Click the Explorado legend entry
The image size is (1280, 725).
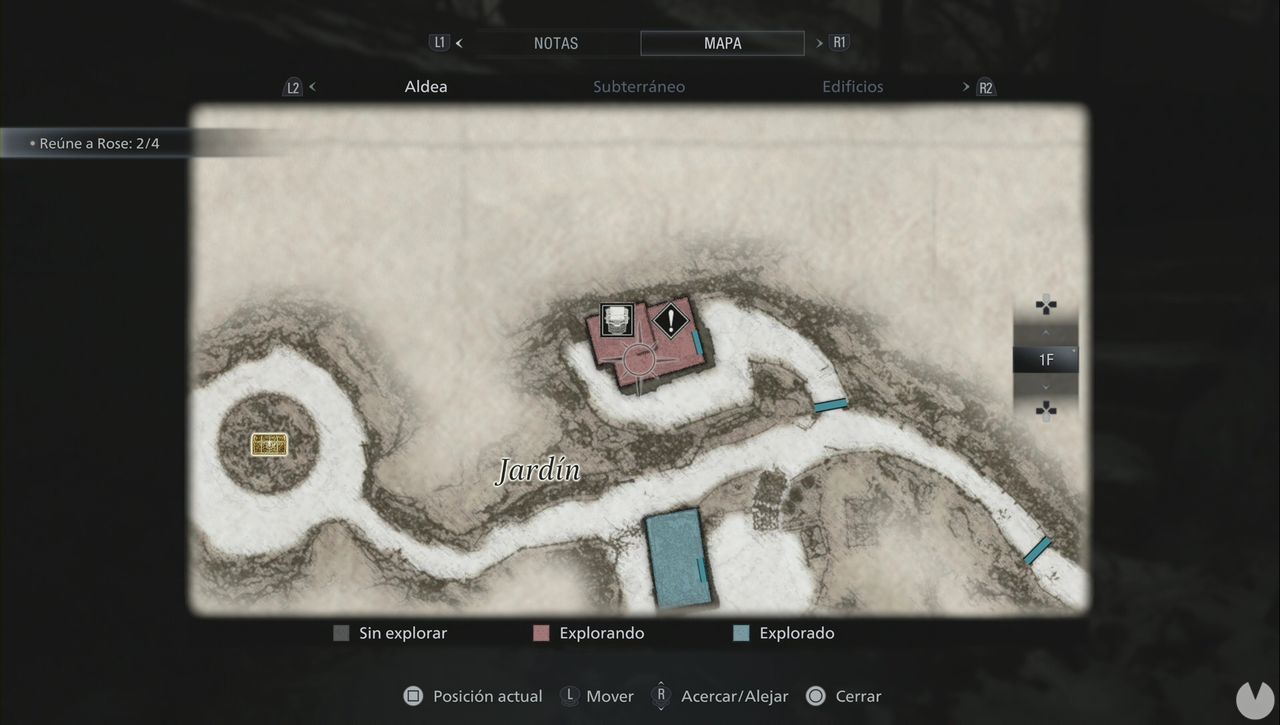tap(796, 633)
